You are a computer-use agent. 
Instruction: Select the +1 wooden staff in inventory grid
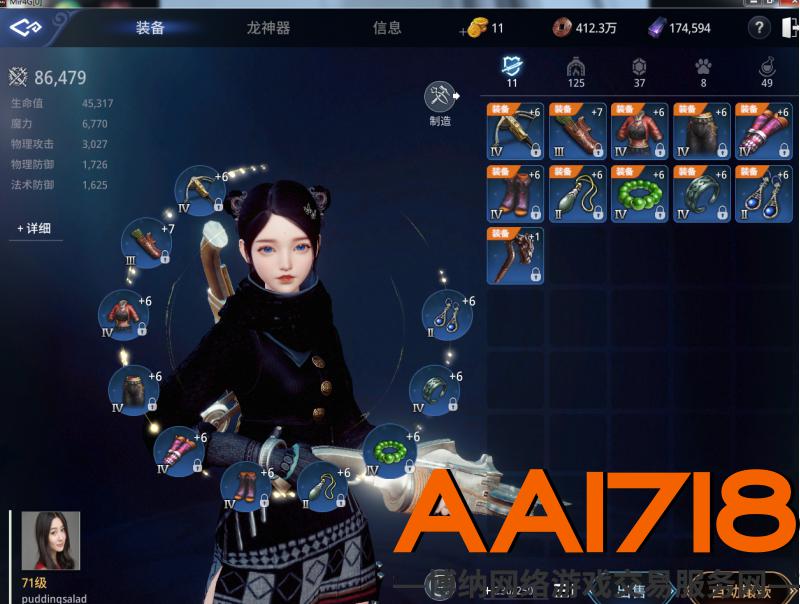515,256
